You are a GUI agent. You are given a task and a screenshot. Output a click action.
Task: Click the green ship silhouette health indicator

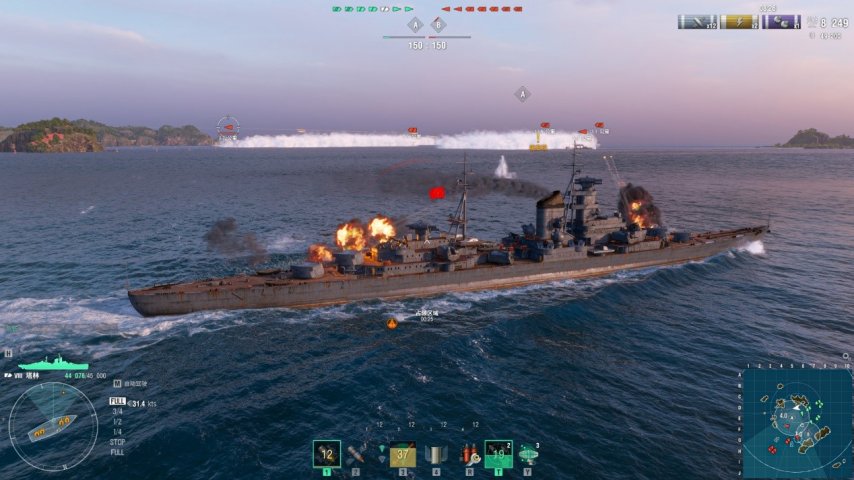click(53, 363)
